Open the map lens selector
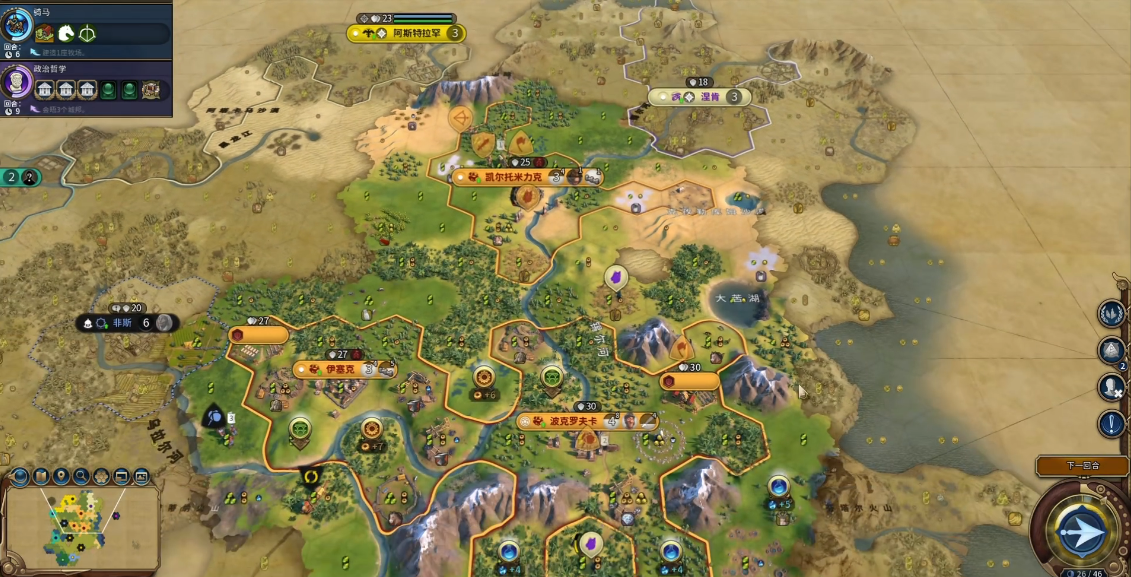This screenshot has width=1131, height=577. coord(41,476)
